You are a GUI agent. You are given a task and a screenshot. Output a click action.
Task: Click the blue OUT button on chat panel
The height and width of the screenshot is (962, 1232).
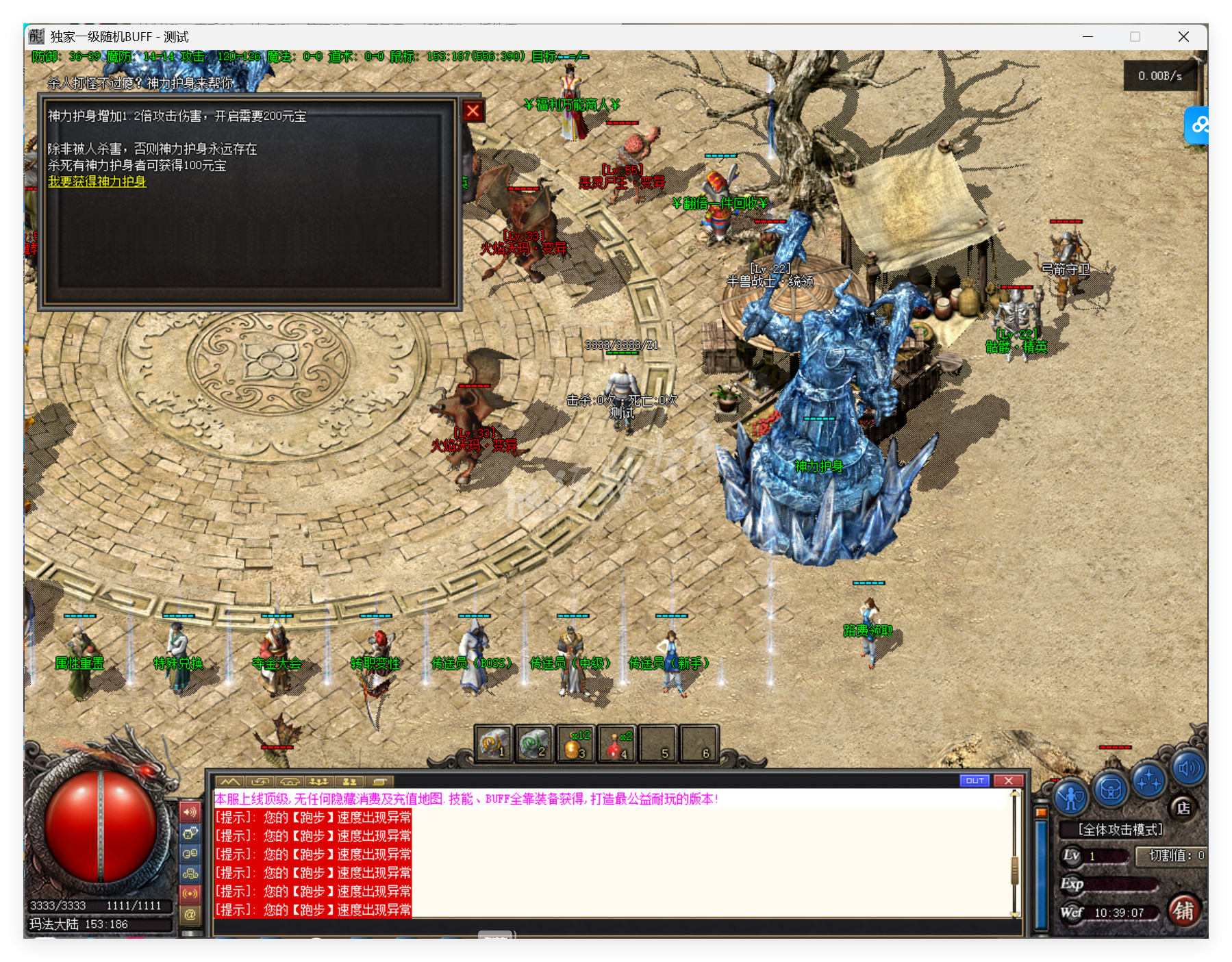[x=975, y=781]
